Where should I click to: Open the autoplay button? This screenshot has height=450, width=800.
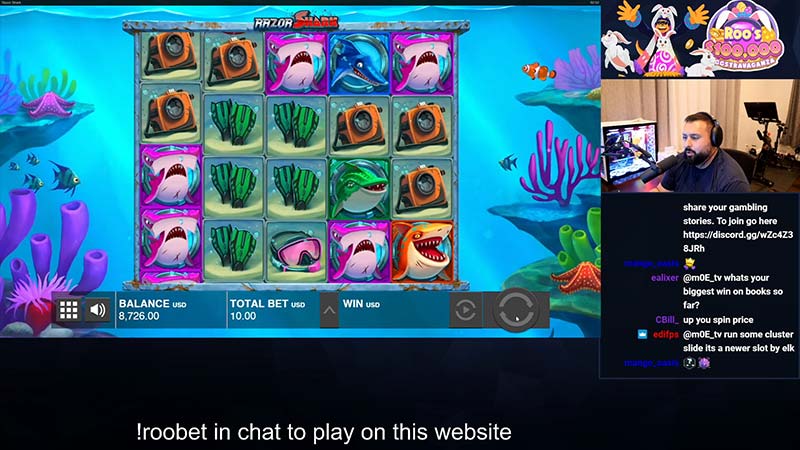(465, 310)
